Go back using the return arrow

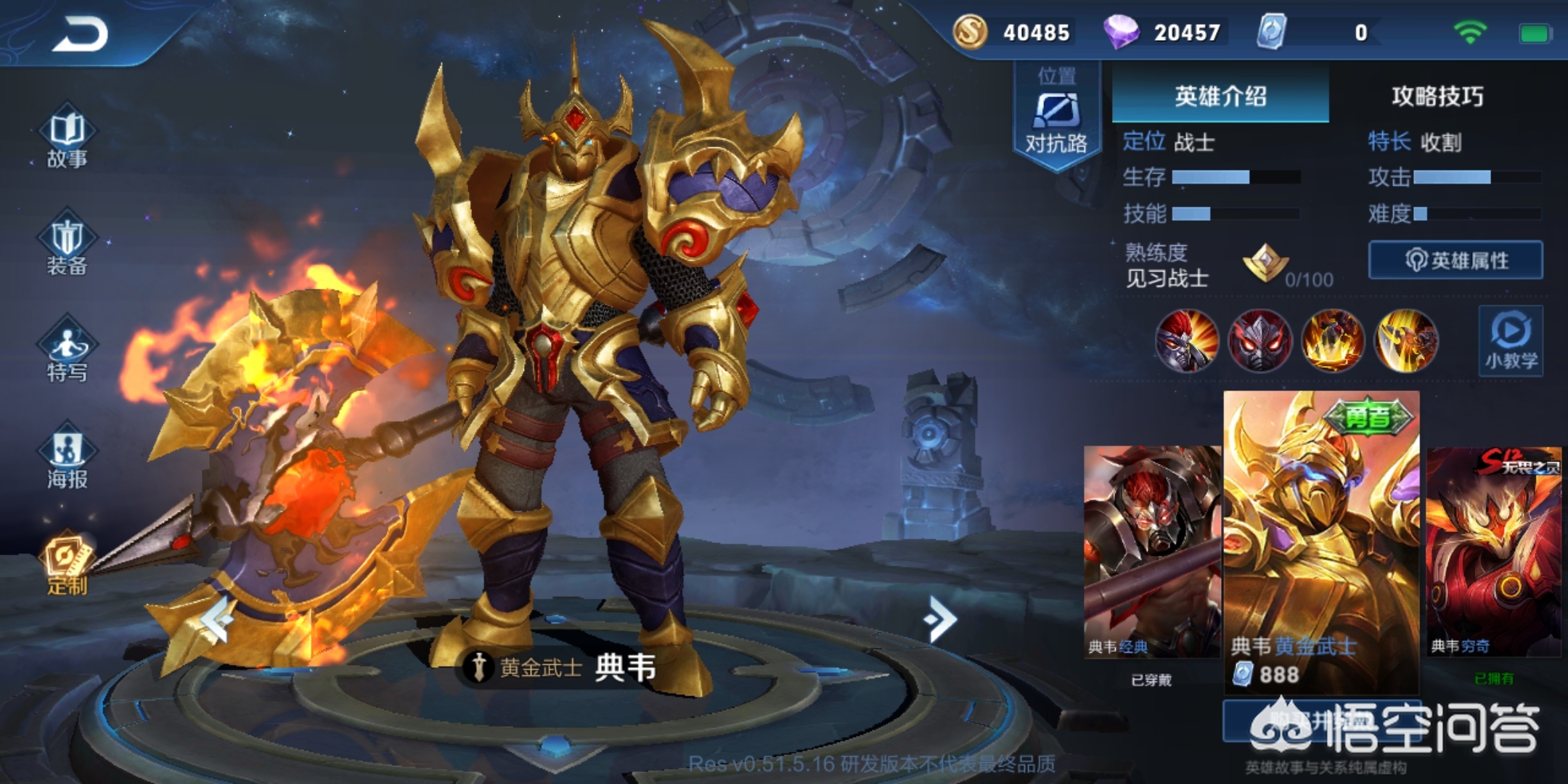[x=80, y=34]
